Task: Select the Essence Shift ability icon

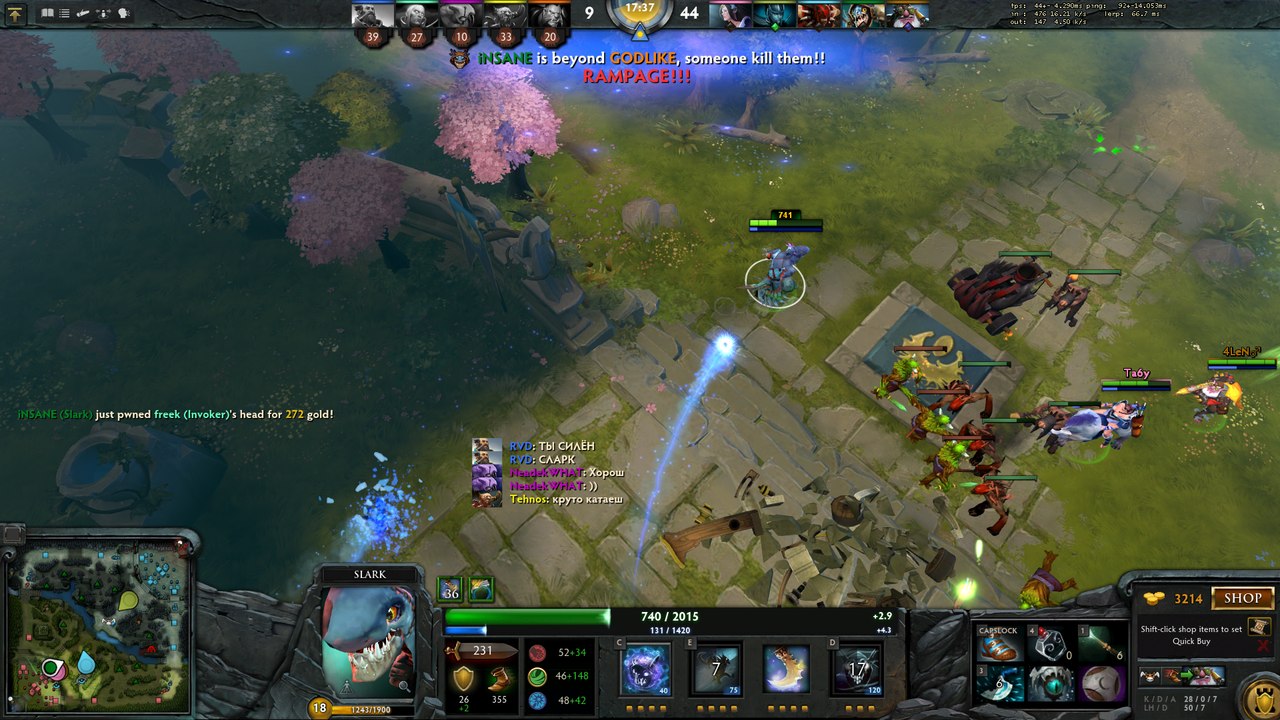Action: 786,668
